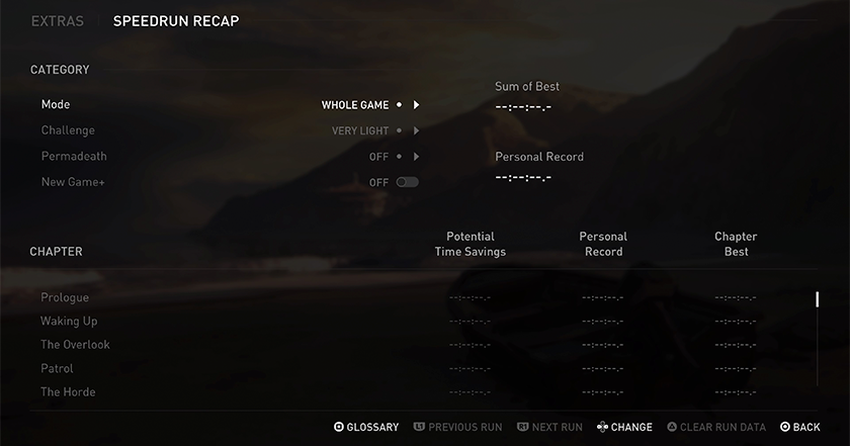The width and height of the screenshot is (850, 446).
Task: Click the arrow next to Whole Game
Action: 416,104
